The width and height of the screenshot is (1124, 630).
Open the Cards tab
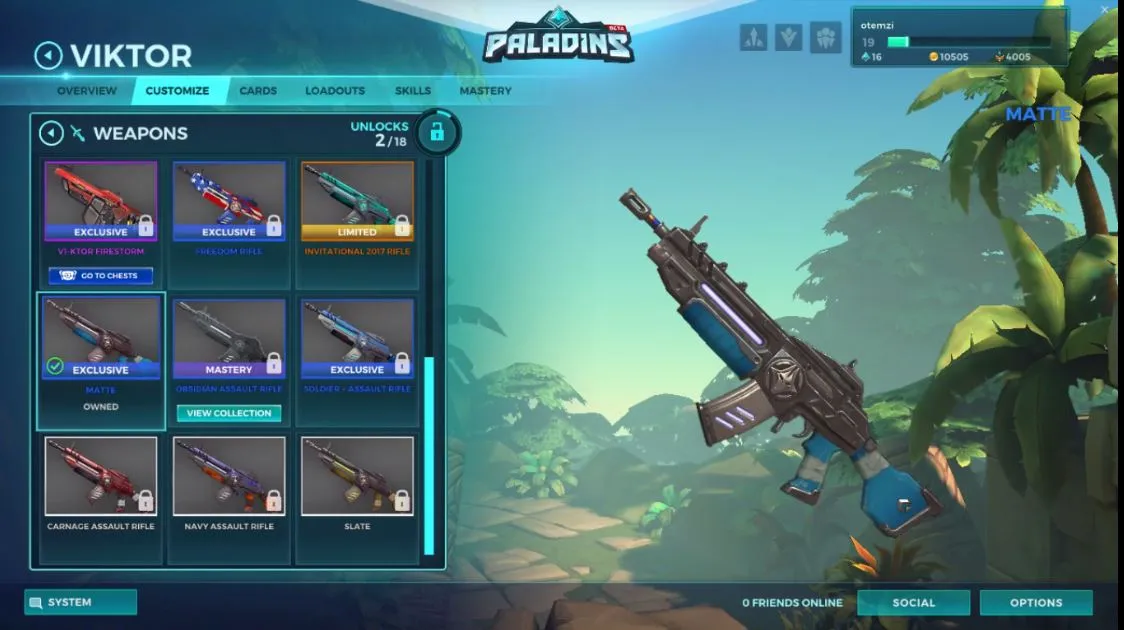click(258, 91)
